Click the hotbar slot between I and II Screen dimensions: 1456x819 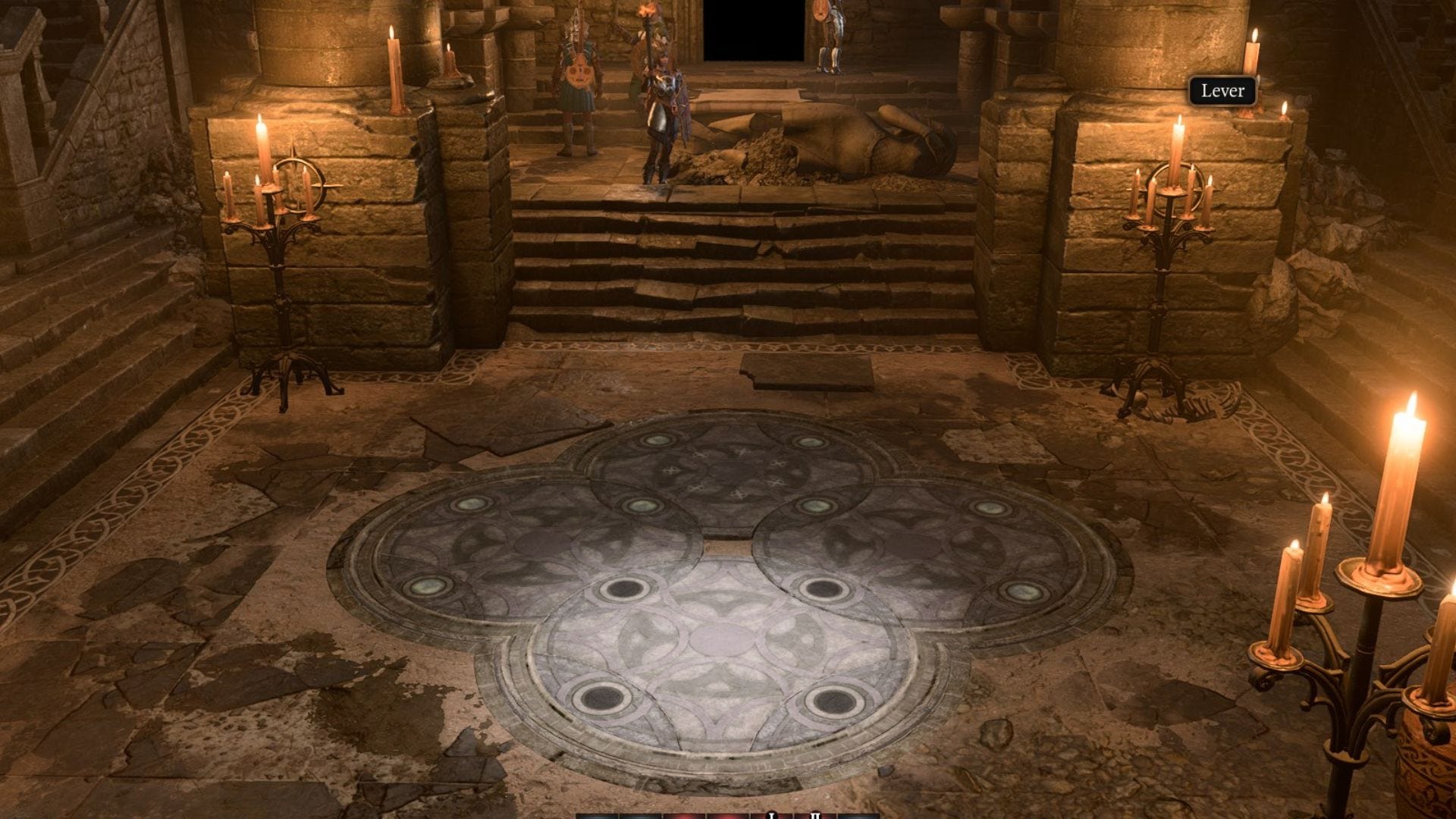[x=795, y=814]
